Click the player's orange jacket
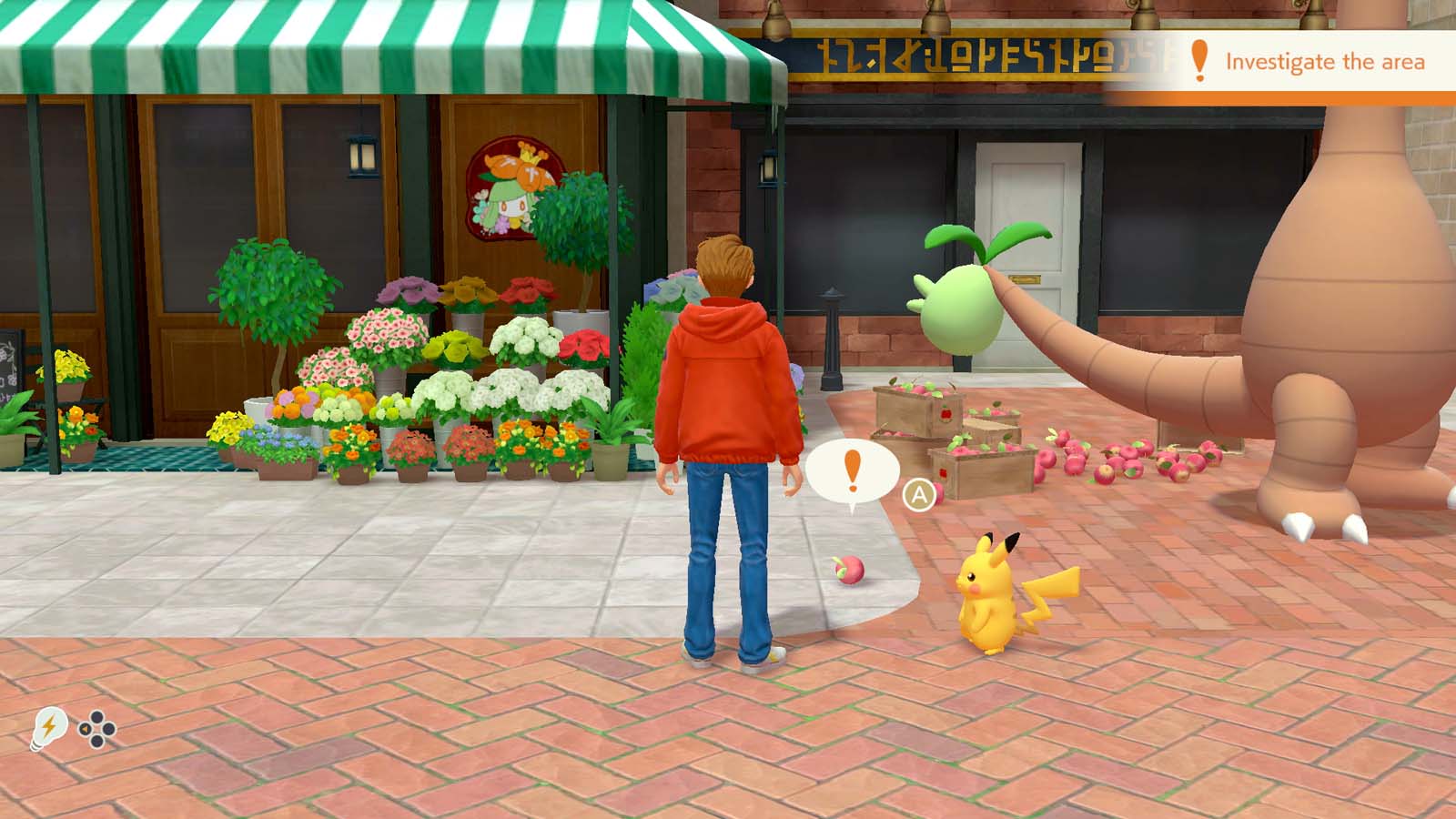This screenshot has width=1456, height=819. (x=728, y=382)
